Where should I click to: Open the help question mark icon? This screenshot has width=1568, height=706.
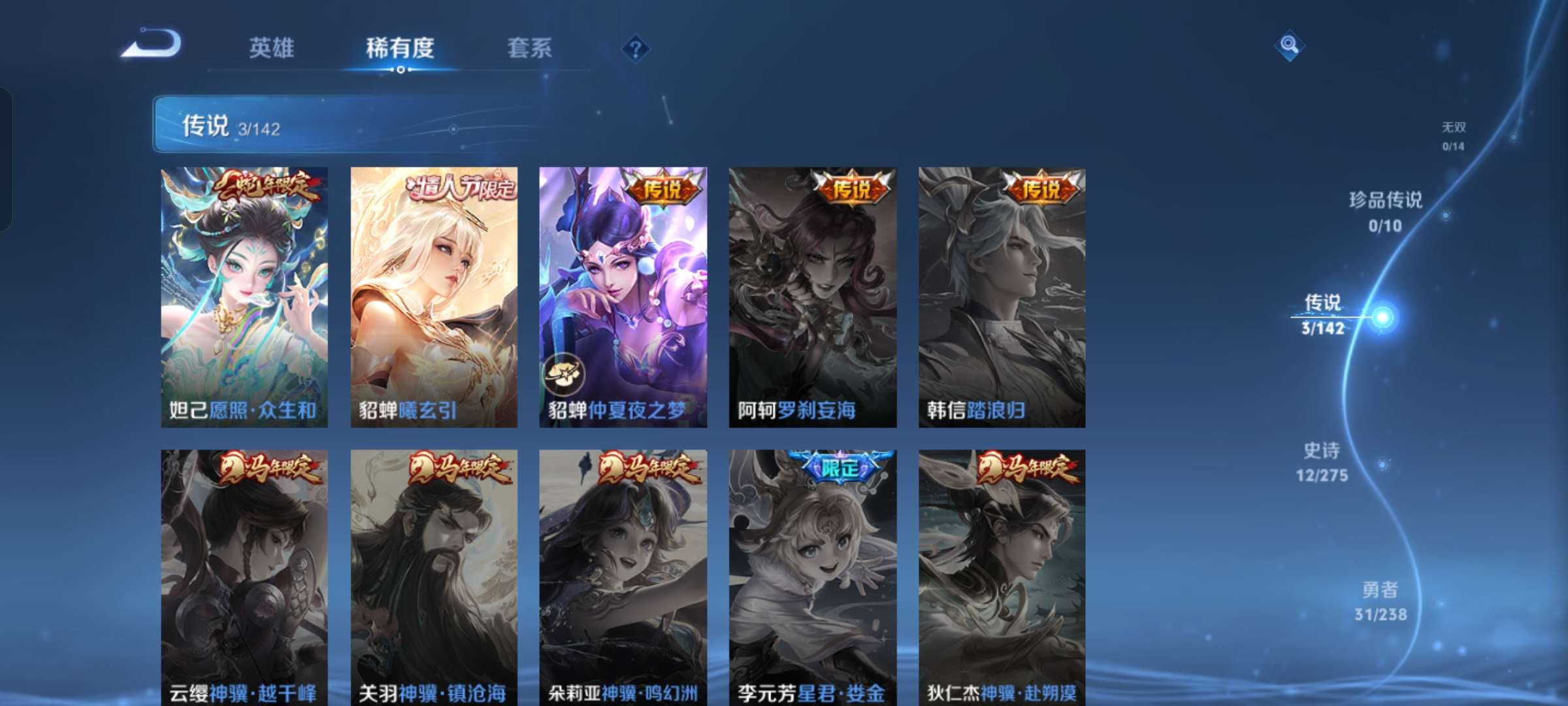point(636,47)
